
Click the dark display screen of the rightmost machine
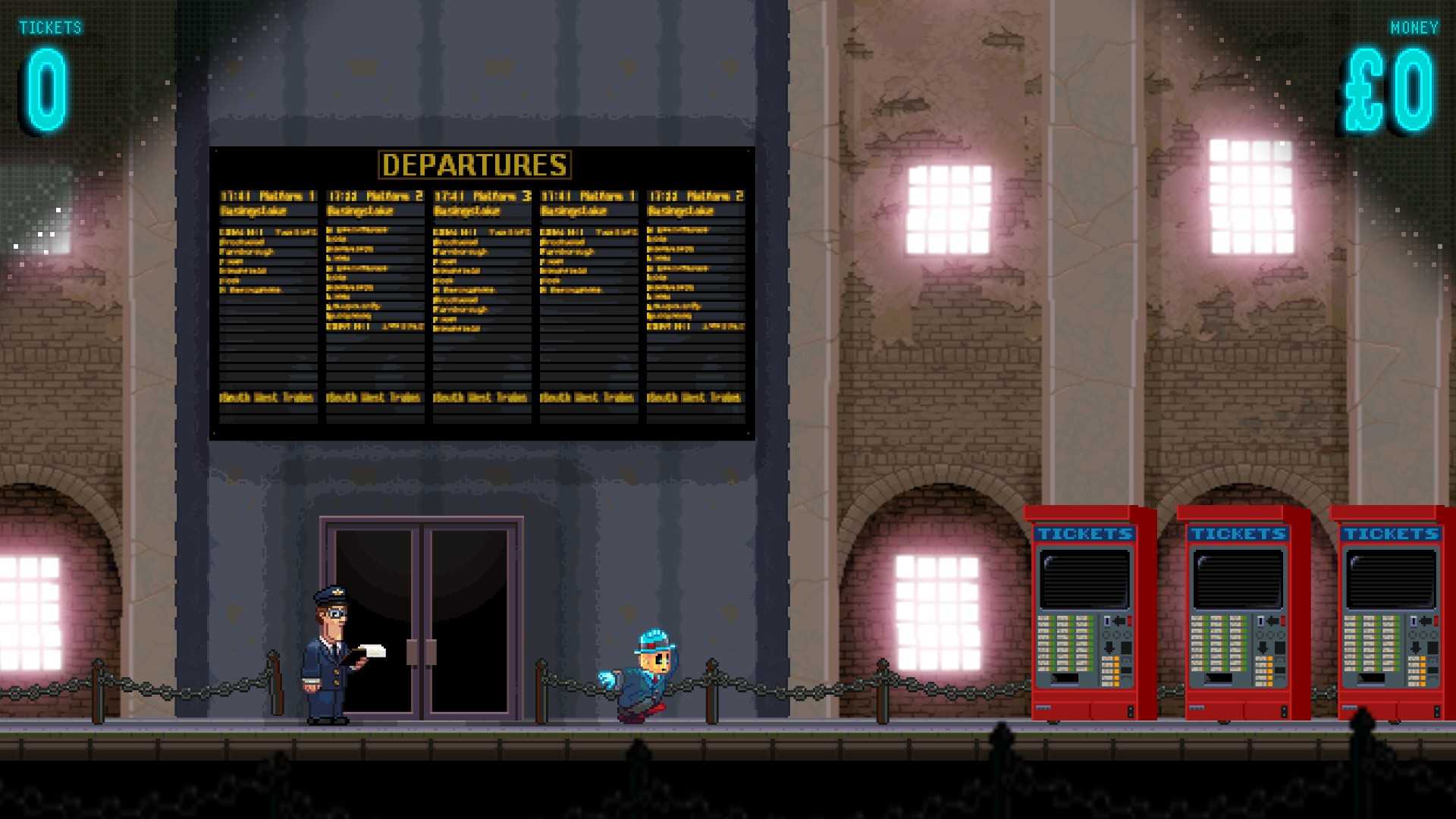(1391, 577)
